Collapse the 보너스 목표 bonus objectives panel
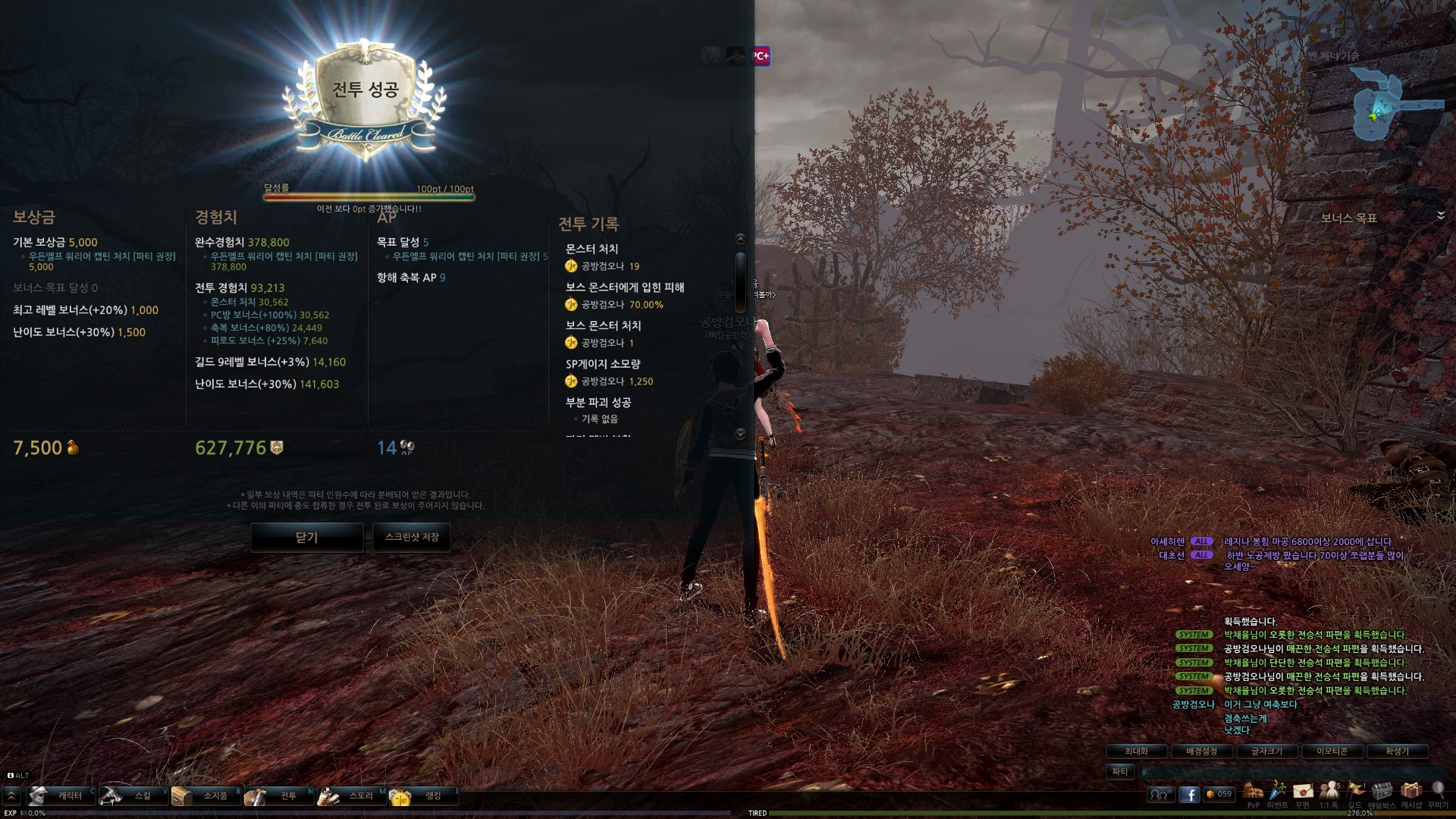Image resolution: width=1456 pixels, height=819 pixels. click(1440, 216)
